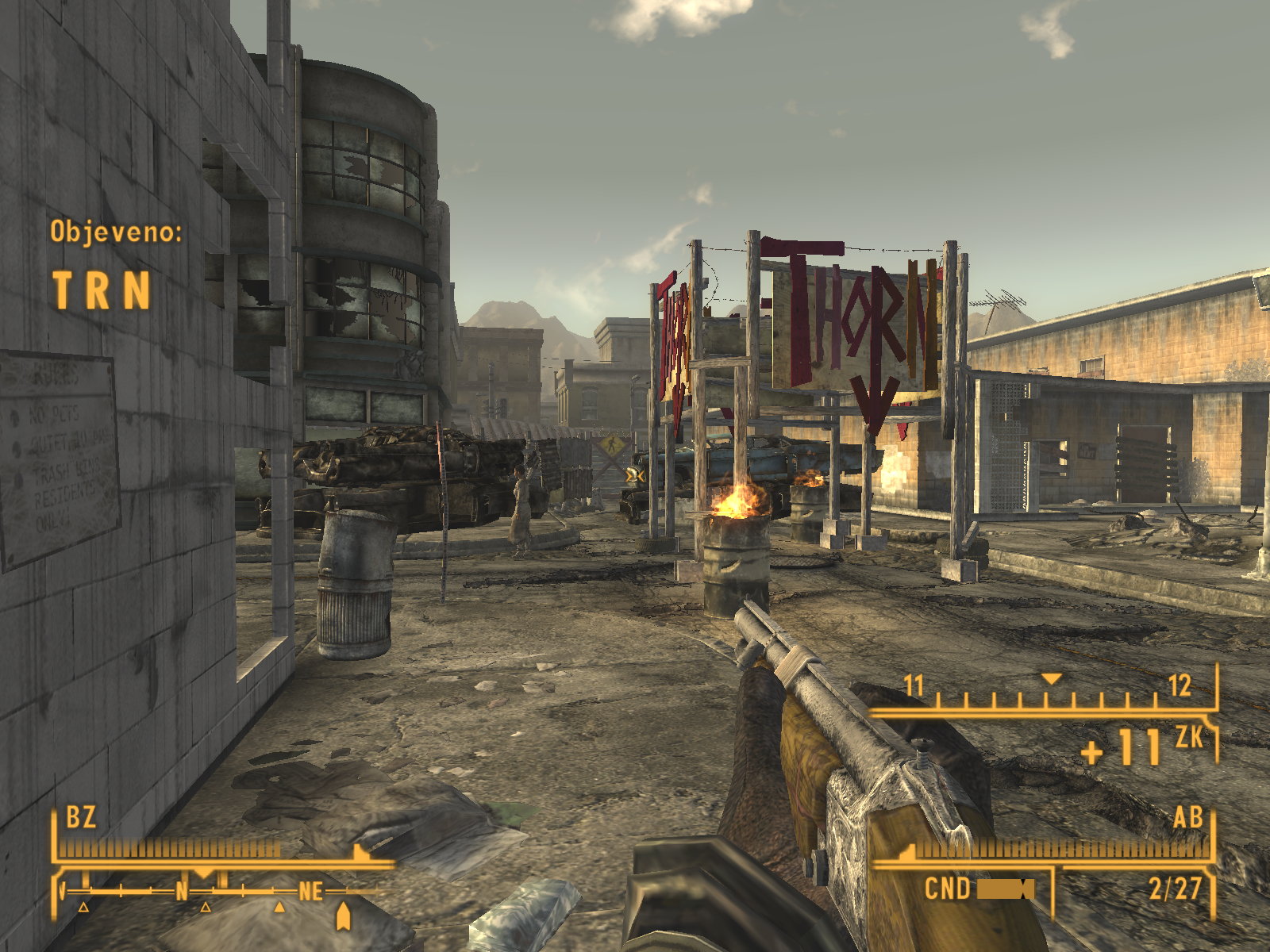
Task: Click the compass strip showing N and NE
Action: click(214, 892)
